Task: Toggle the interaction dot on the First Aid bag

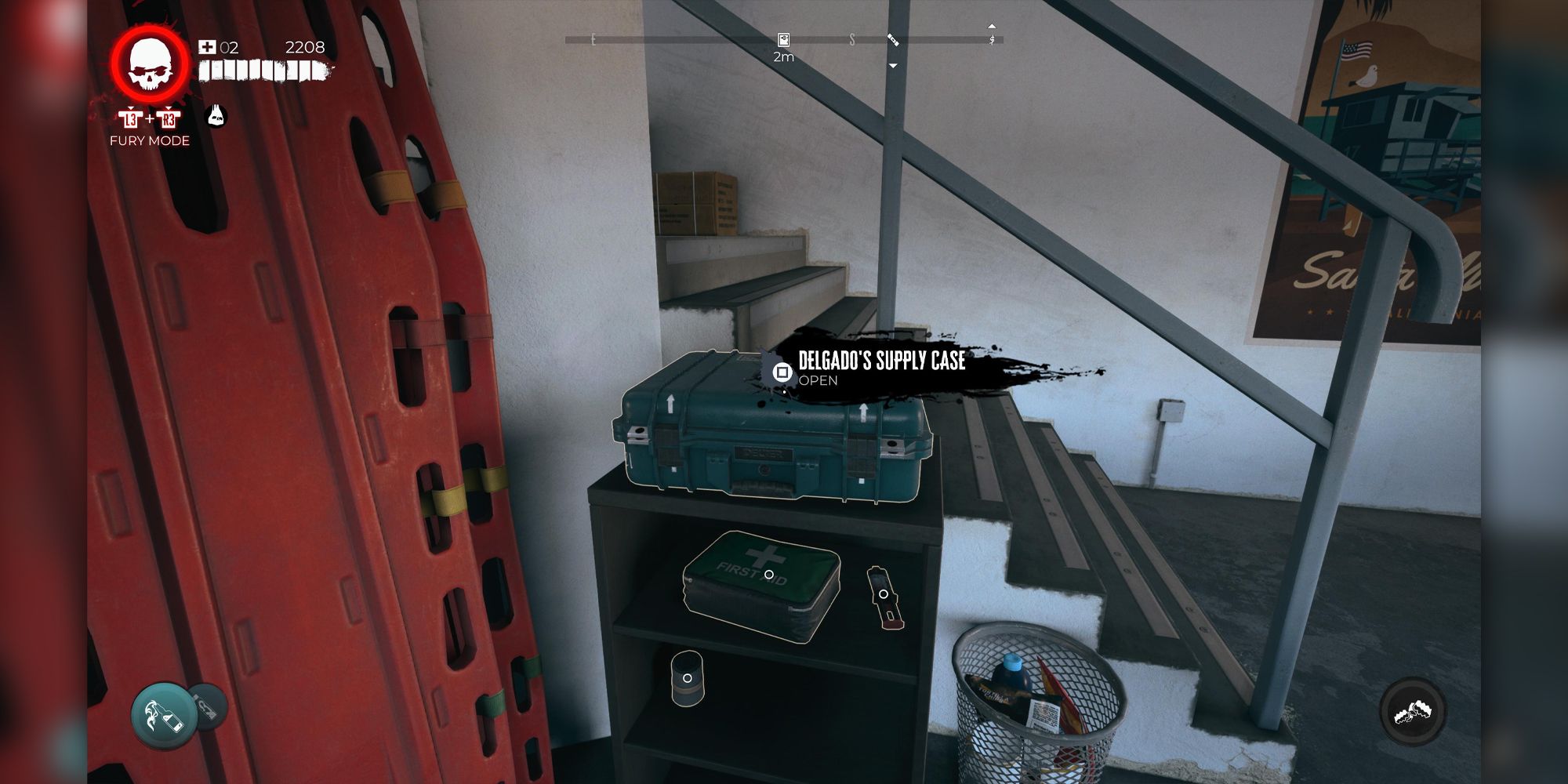Action: coord(769,574)
